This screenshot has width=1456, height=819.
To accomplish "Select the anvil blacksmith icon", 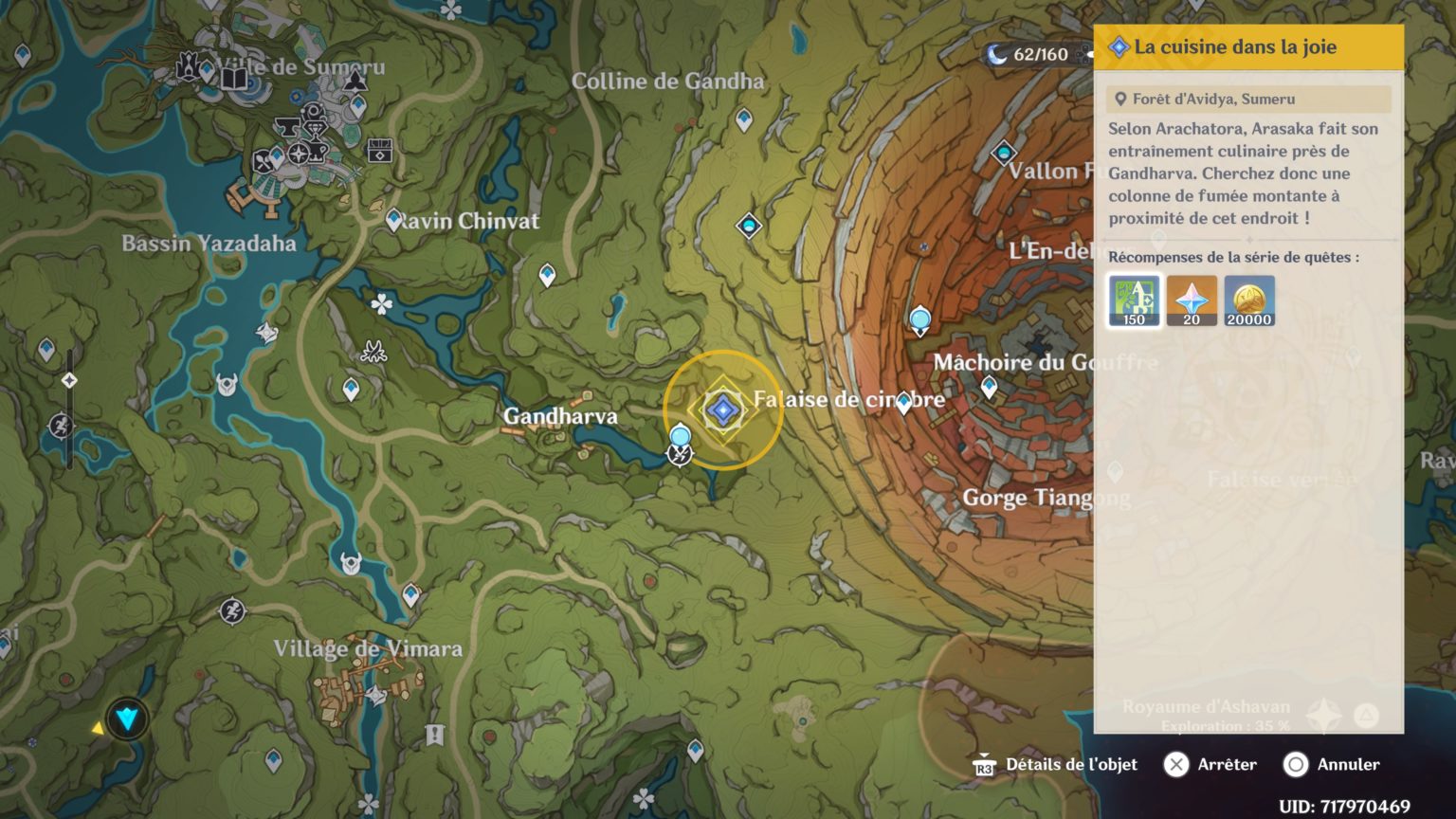I will coord(287,126).
